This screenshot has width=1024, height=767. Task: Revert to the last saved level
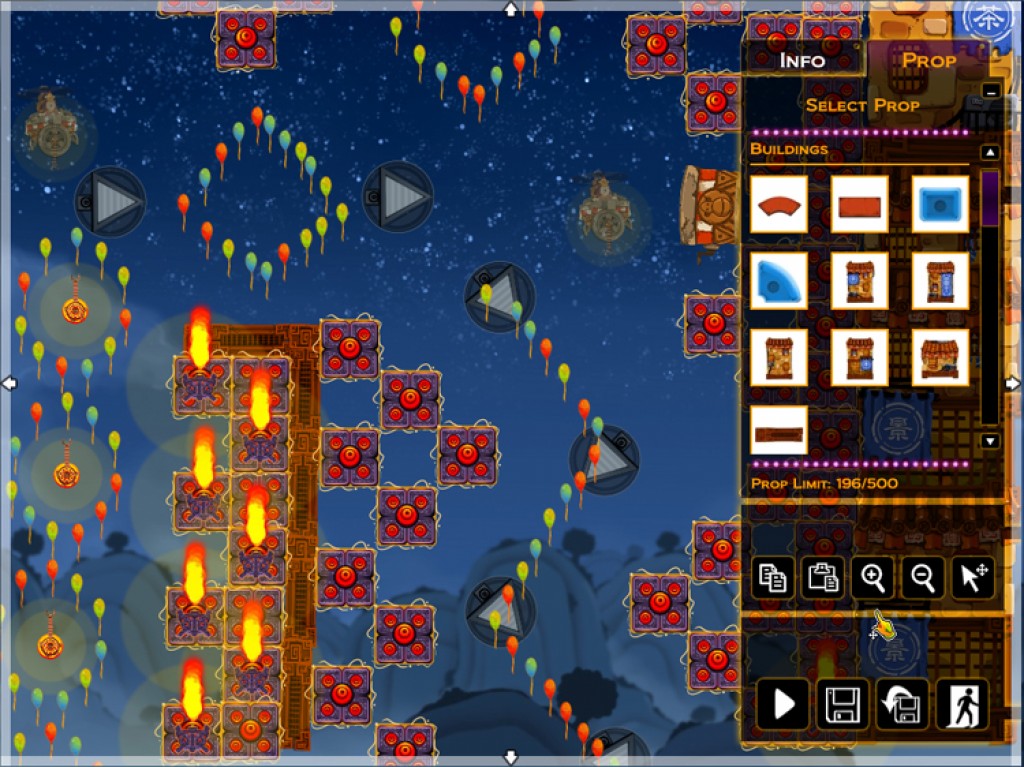[902, 705]
